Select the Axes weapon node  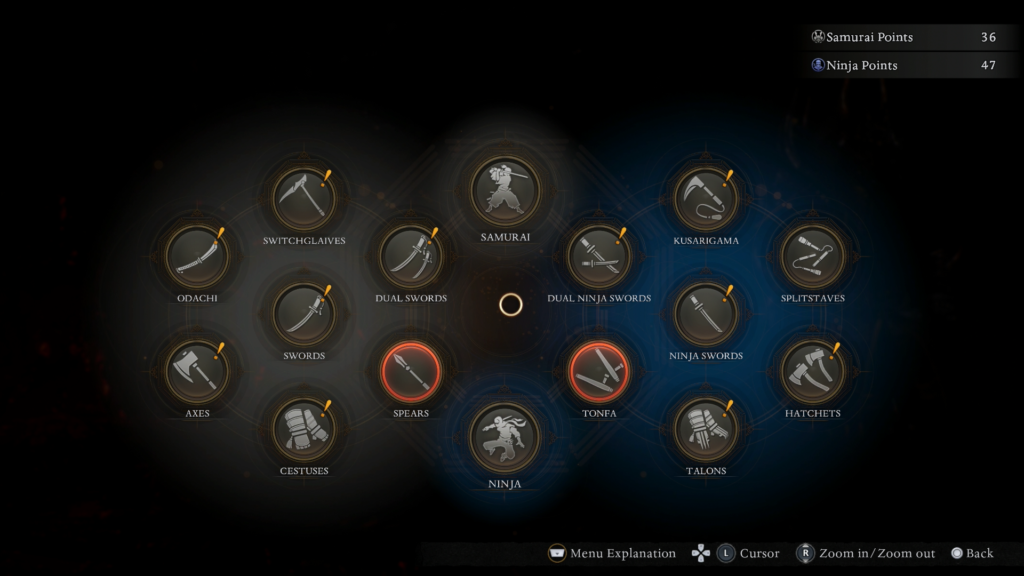197,371
